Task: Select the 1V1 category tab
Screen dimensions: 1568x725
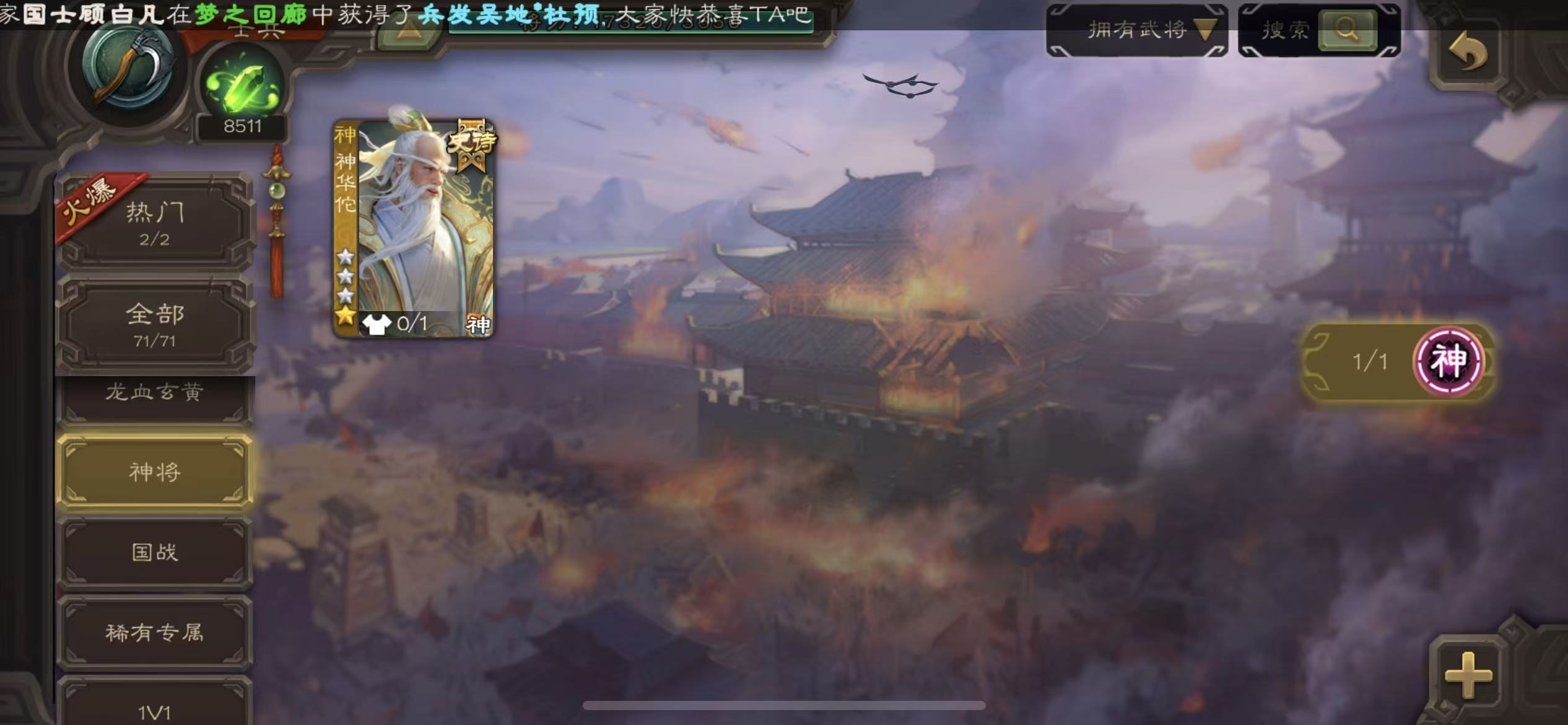Action: (155, 711)
